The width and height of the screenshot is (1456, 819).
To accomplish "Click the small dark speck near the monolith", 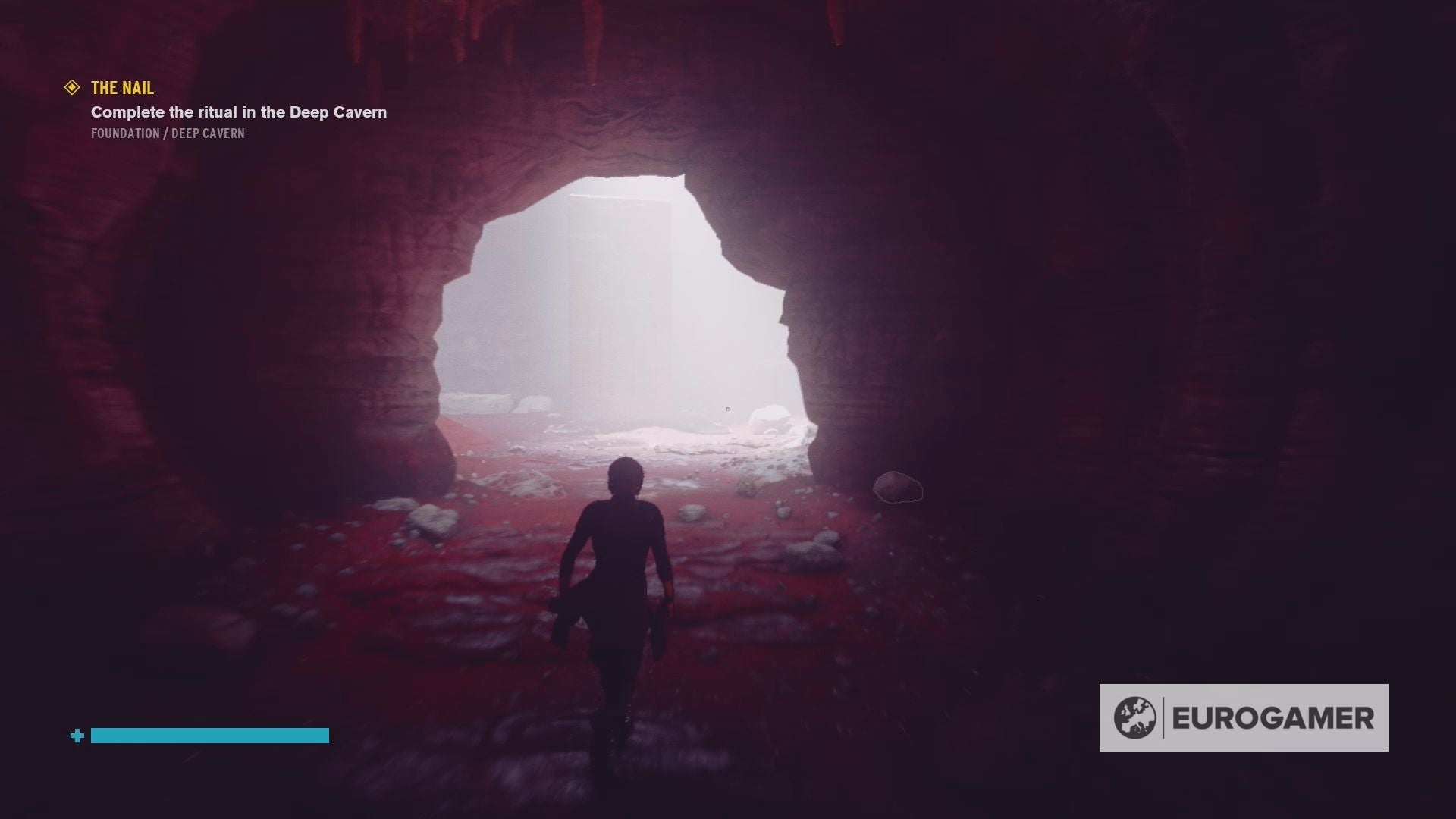I will (x=726, y=408).
